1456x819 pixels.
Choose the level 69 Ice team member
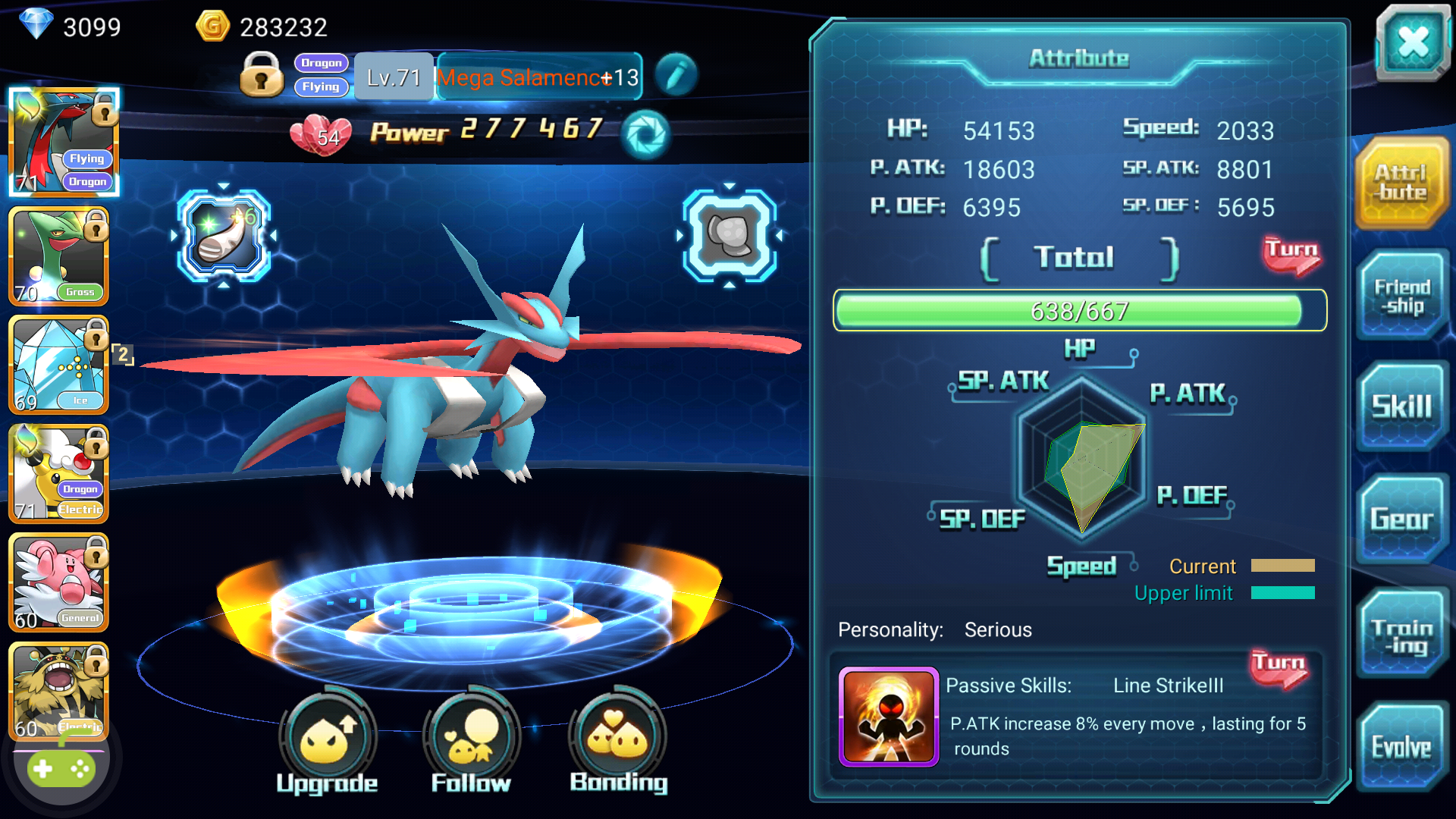point(58,366)
